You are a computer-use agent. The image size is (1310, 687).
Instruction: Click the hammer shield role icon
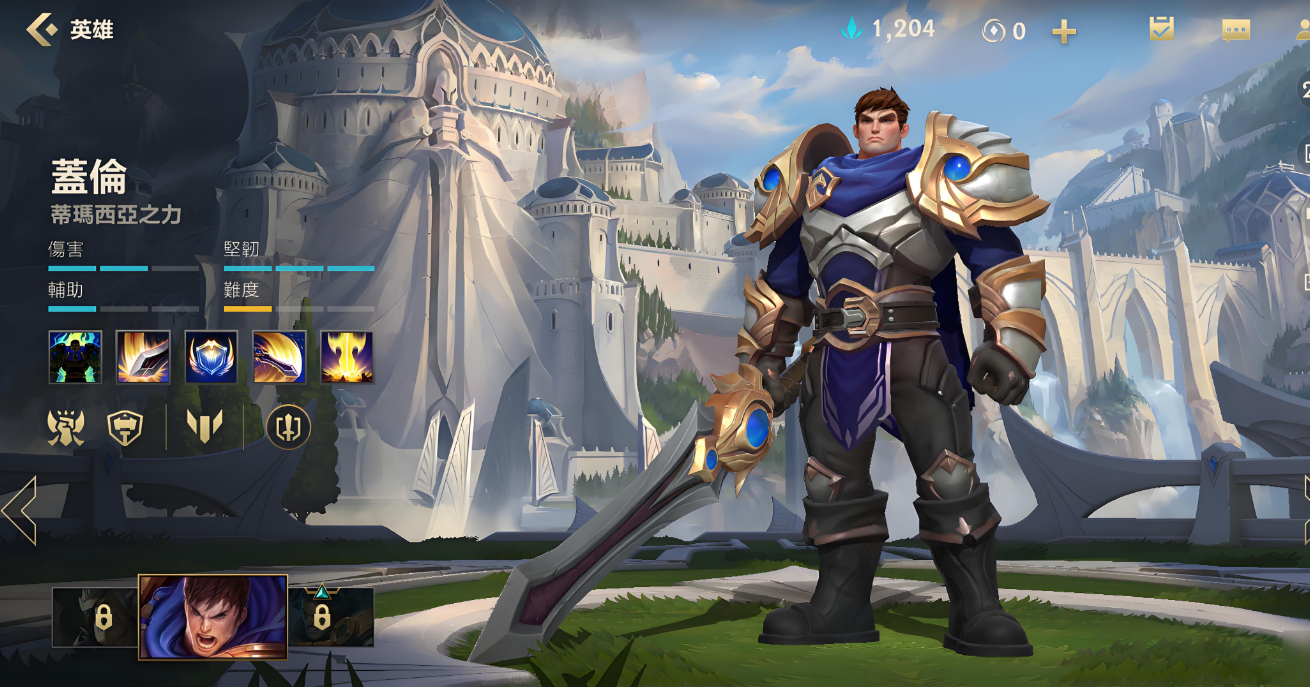pos(124,428)
